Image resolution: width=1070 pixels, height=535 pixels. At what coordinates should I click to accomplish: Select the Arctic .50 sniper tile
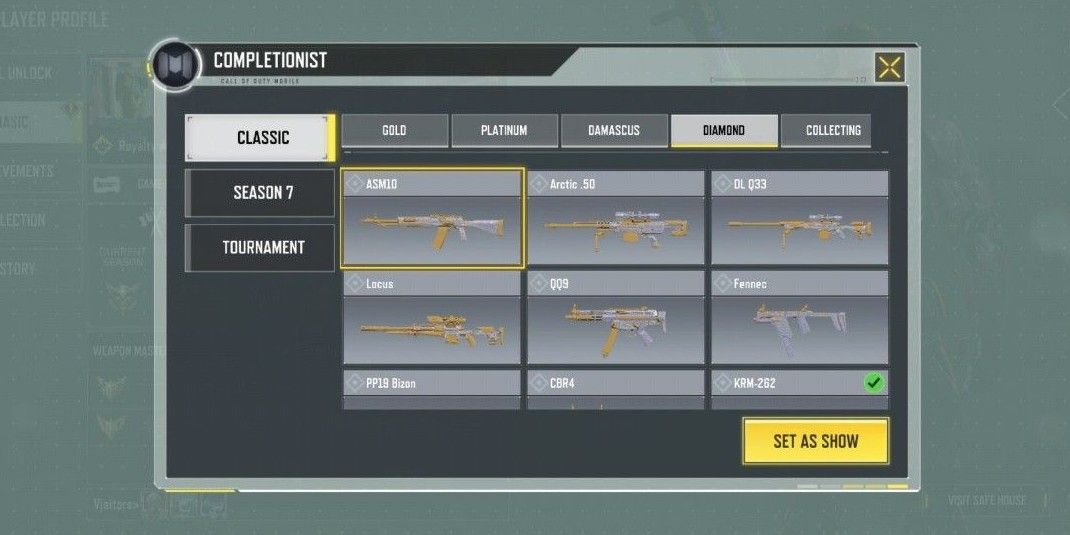[x=616, y=219]
